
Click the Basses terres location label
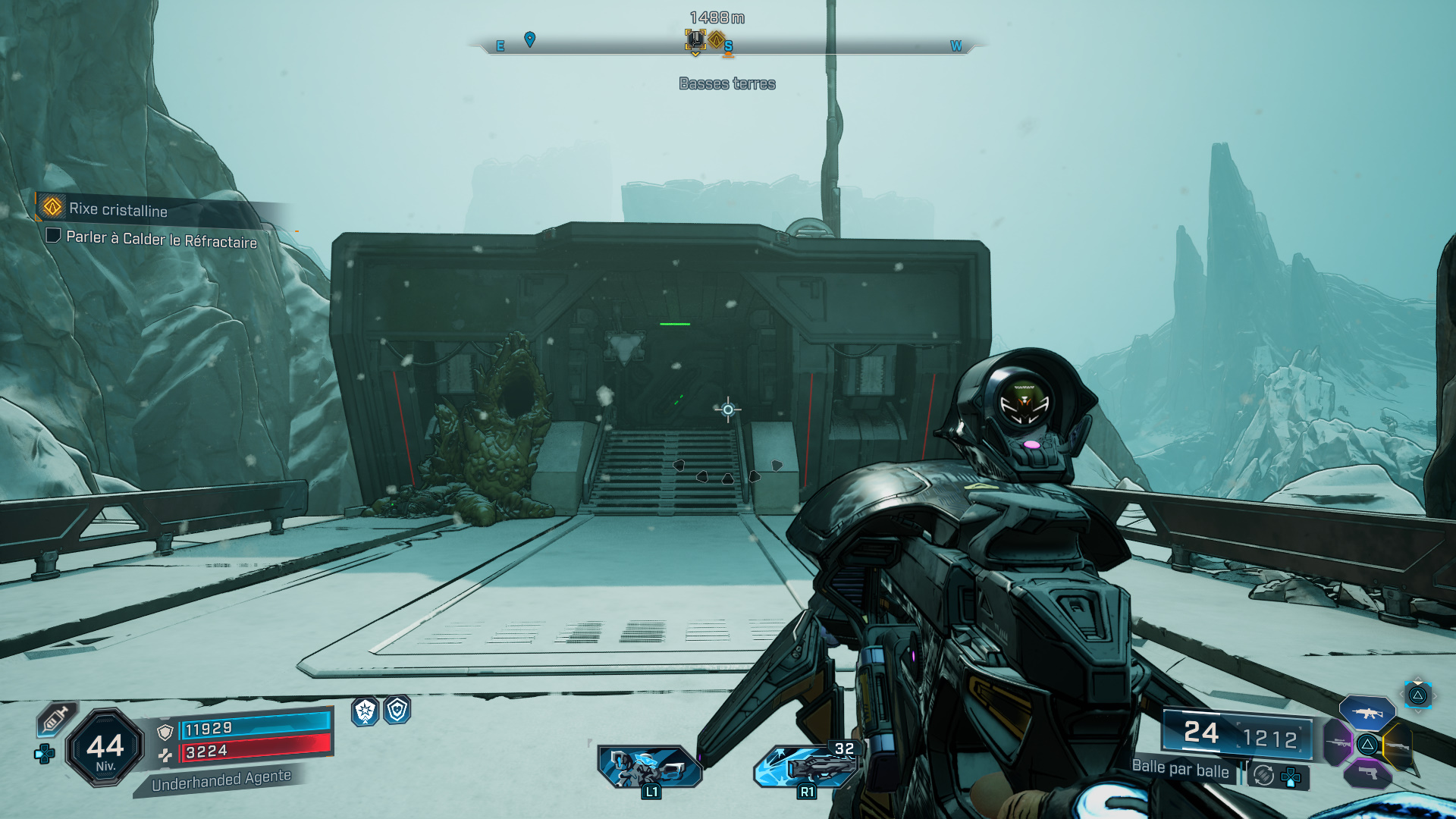click(x=727, y=84)
